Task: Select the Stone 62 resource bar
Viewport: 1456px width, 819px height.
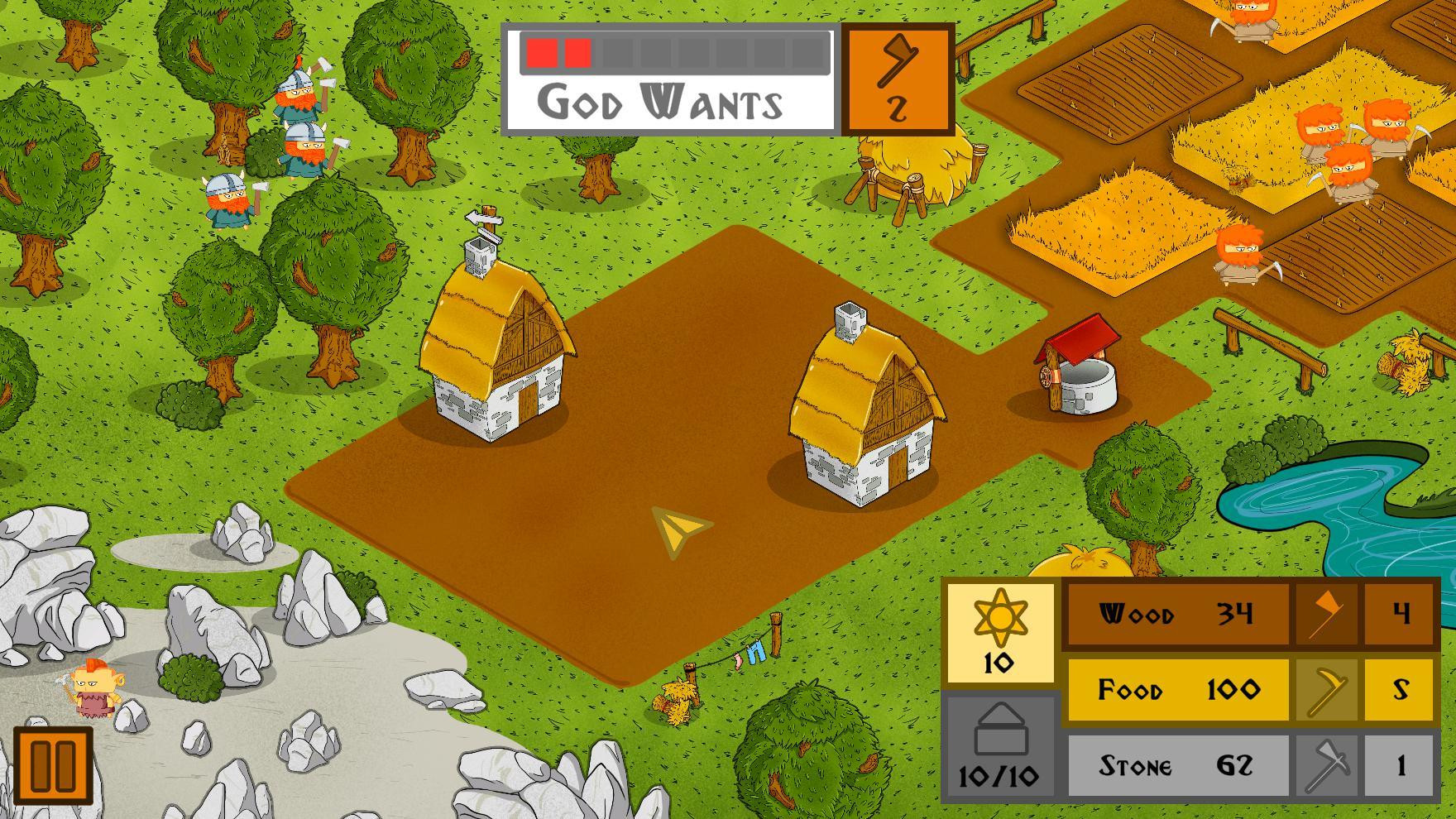Action: click(1175, 765)
